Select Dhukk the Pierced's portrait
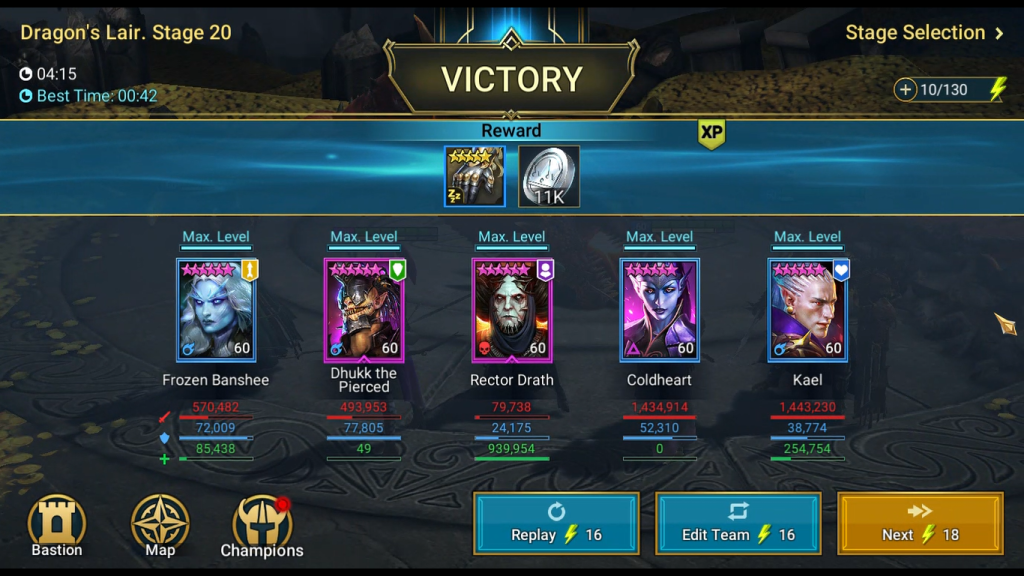This screenshot has width=1024, height=576. (364, 310)
